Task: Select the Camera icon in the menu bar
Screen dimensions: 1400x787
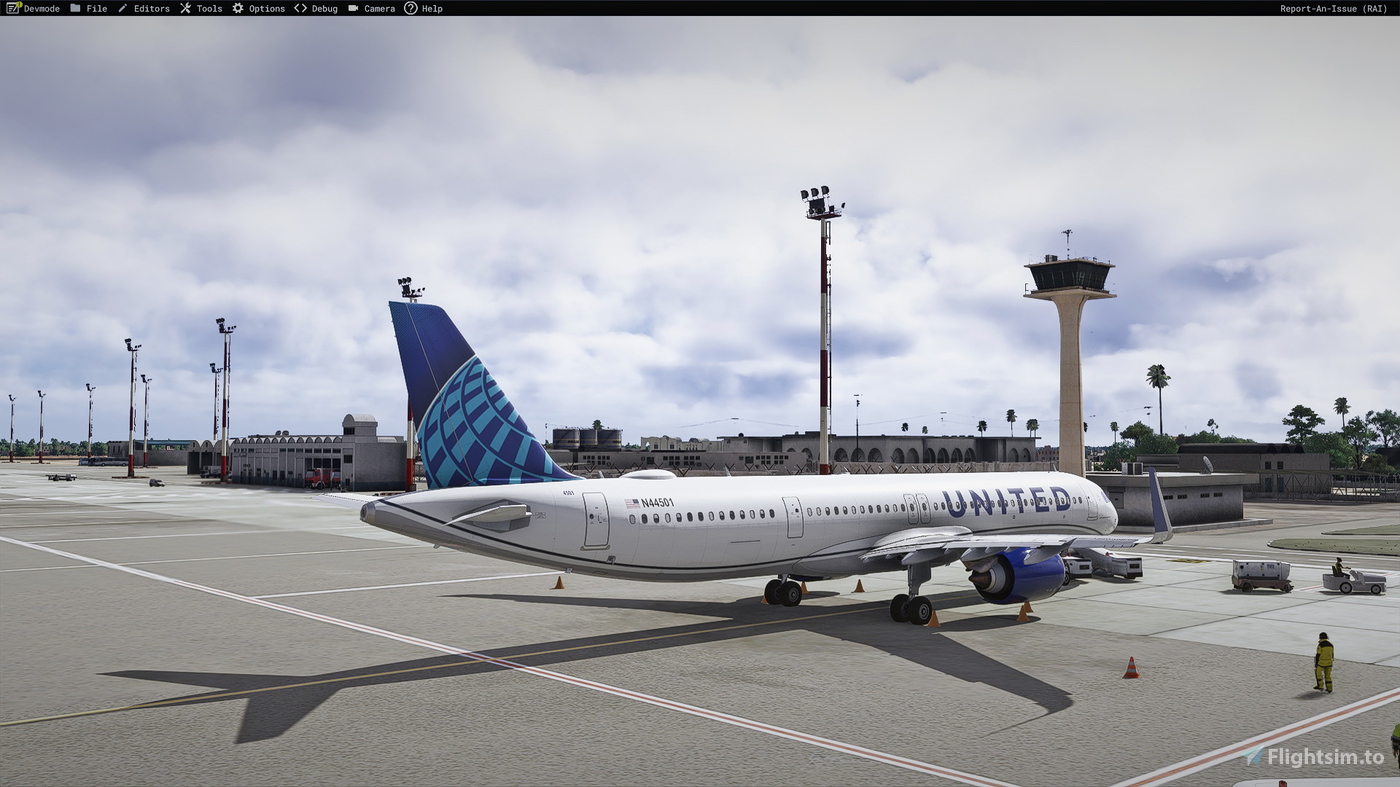Action: point(352,8)
